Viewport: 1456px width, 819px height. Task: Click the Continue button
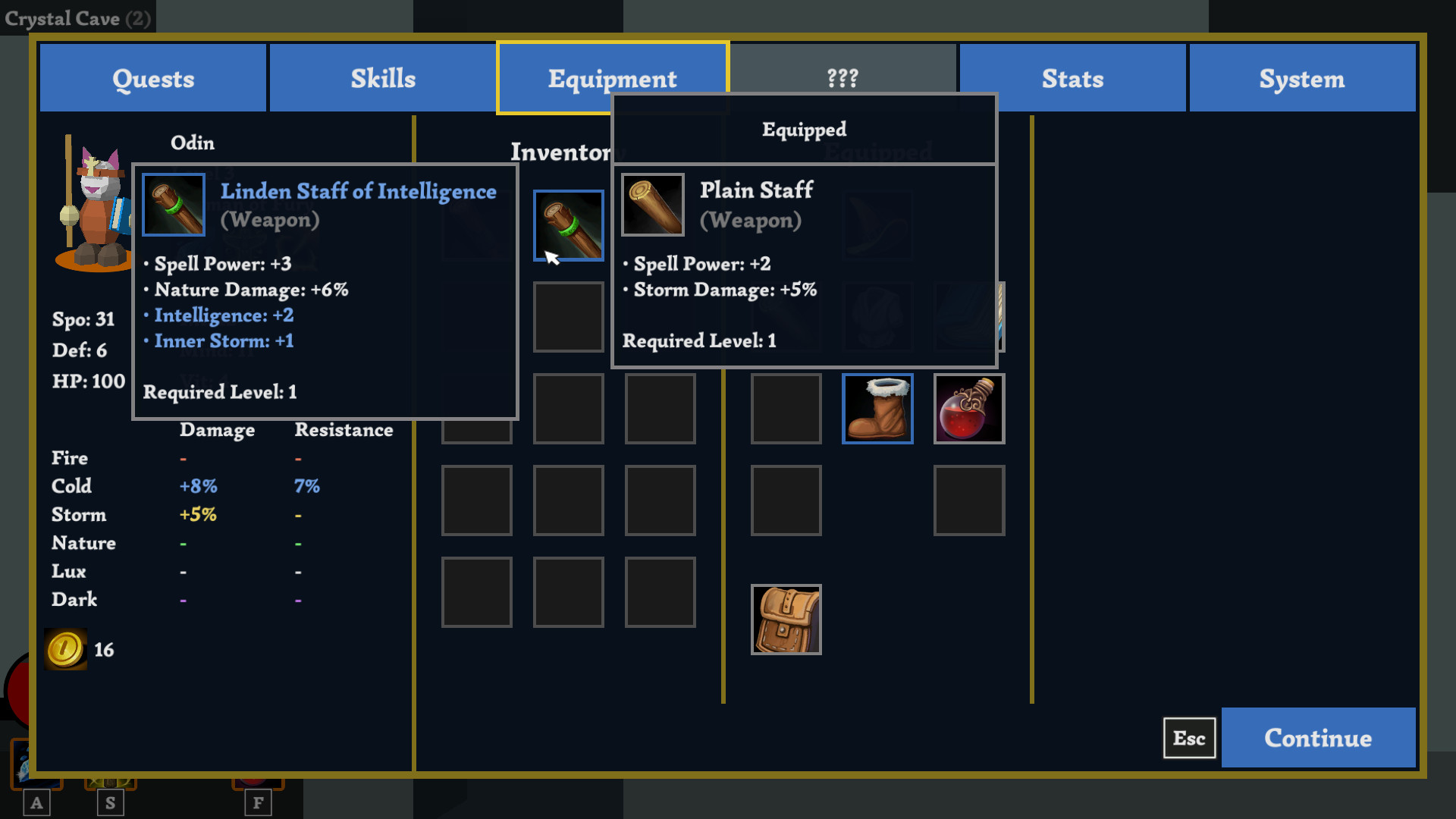[1318, 737]
